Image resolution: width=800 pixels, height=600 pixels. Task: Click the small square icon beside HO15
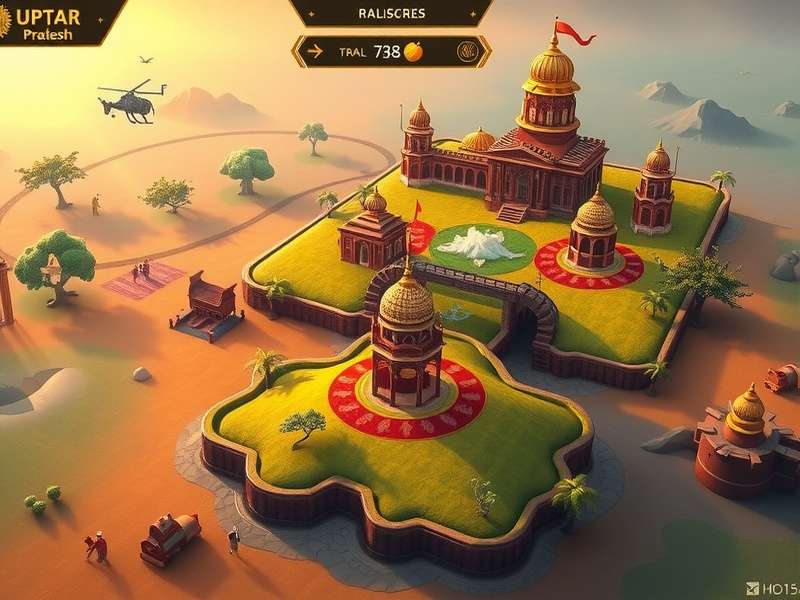(x=752, y=588)
